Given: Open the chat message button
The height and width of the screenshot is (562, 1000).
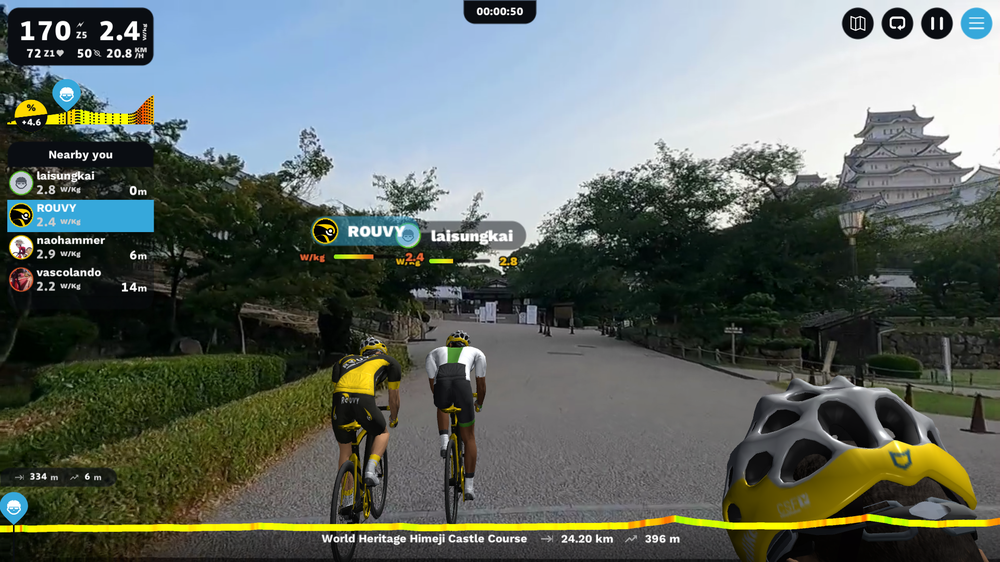Looking at the screenshot, I should (x=897, y=23).
